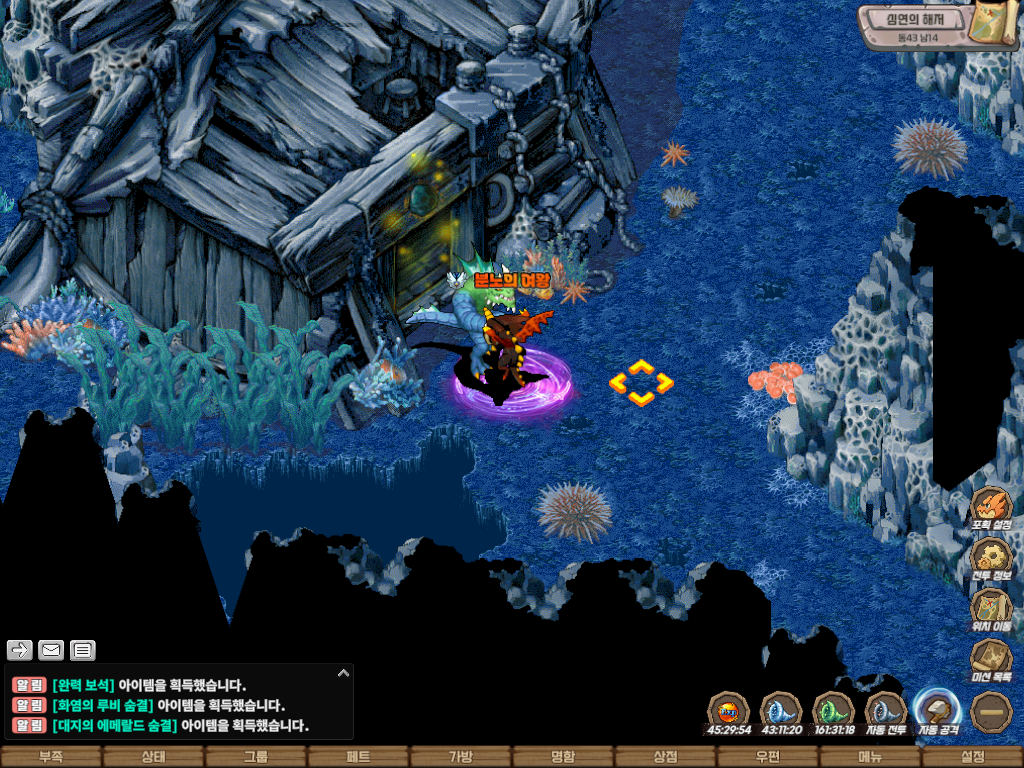Open the 위치 이동 location move map
The width and height of the screenshot is (1024, 768).
coord(991,609)
